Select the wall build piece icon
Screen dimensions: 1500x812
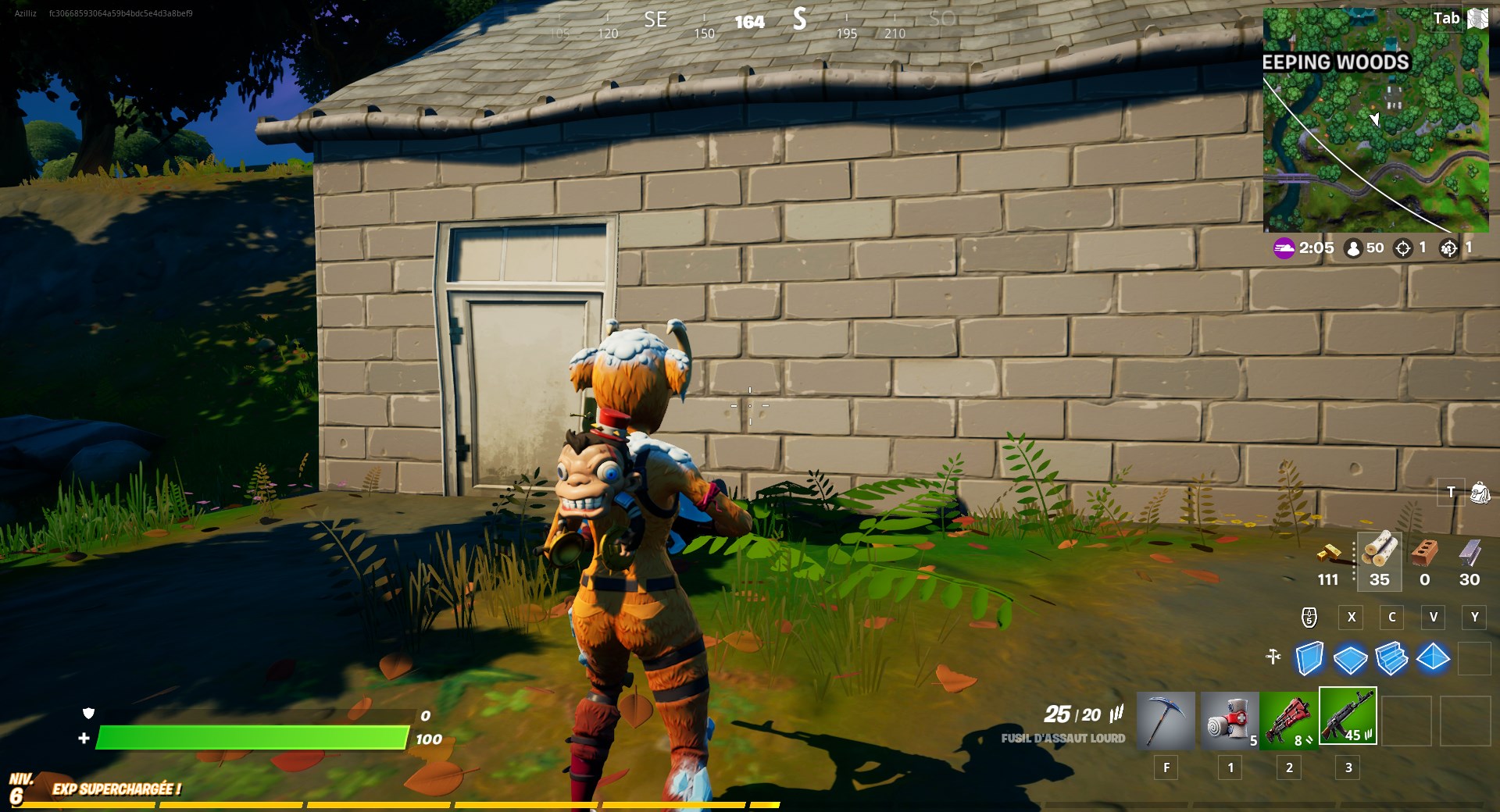1311,660
